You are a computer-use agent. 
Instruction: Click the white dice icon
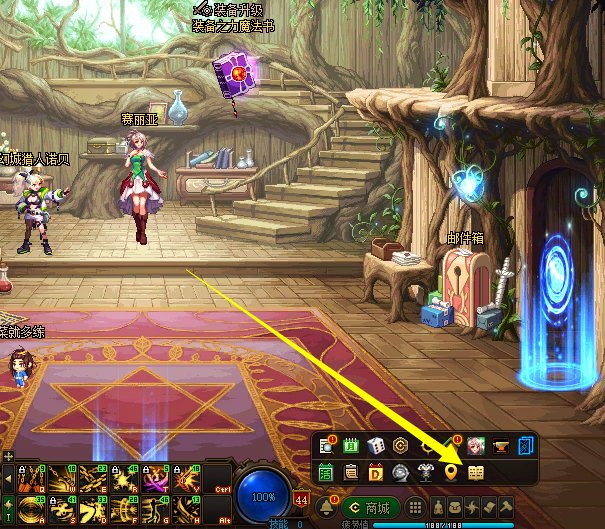point(376,446)
